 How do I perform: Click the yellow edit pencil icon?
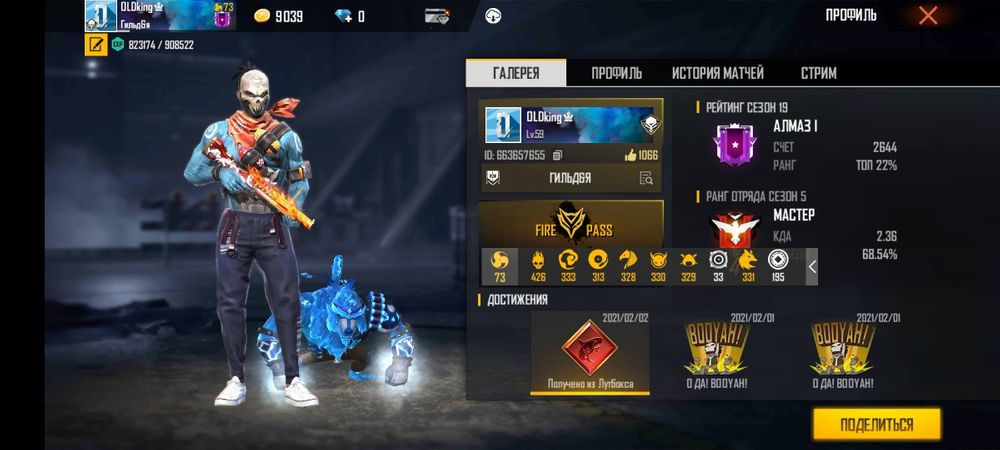tap(96, 45)
